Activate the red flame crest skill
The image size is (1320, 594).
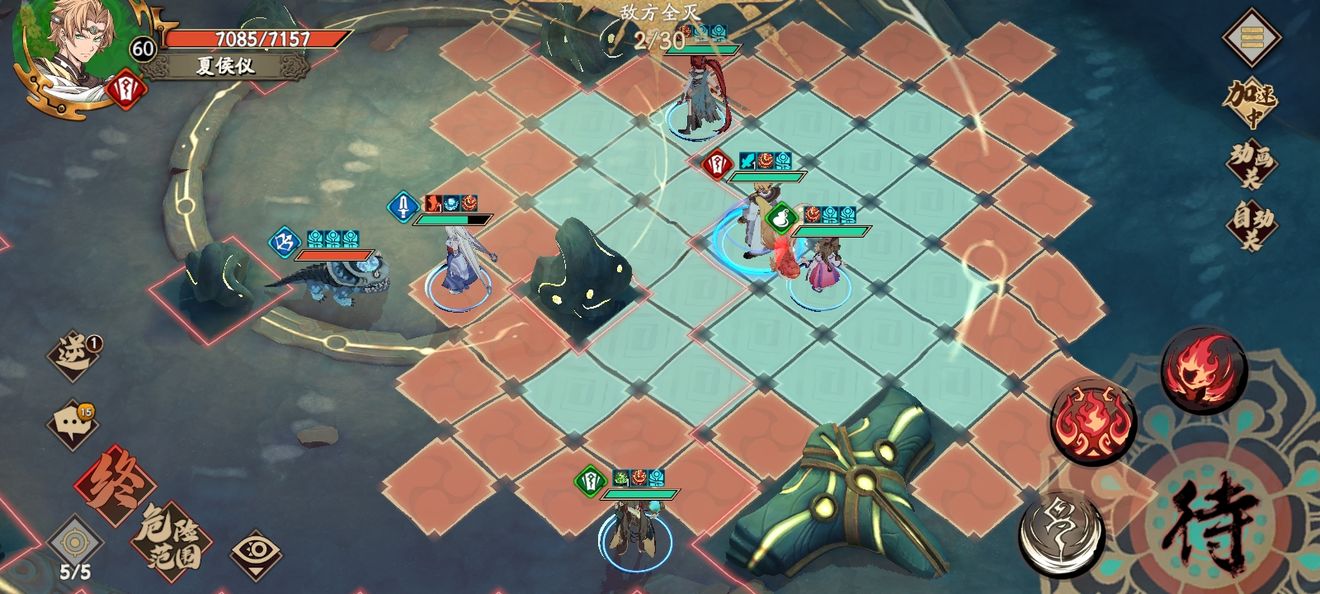pos(1093,421)
